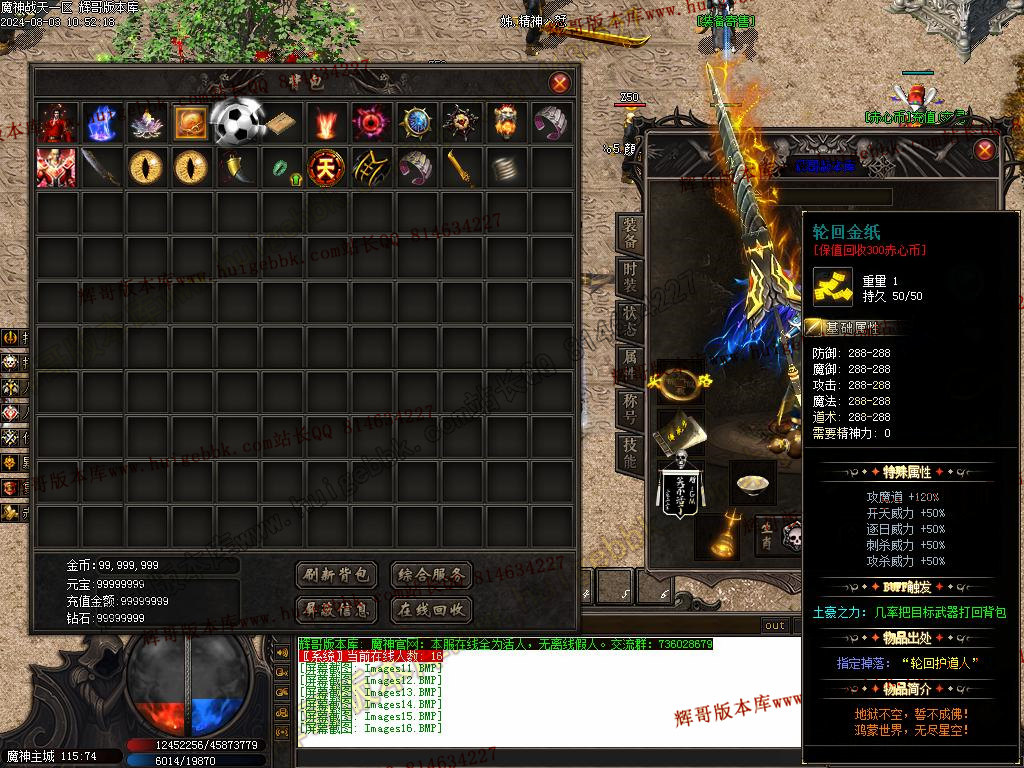The height and width of the screenshot is (768, 1024).
Task: Select the golden sword item in the bag
Action: pyautogui.click(x=461, y=167)
